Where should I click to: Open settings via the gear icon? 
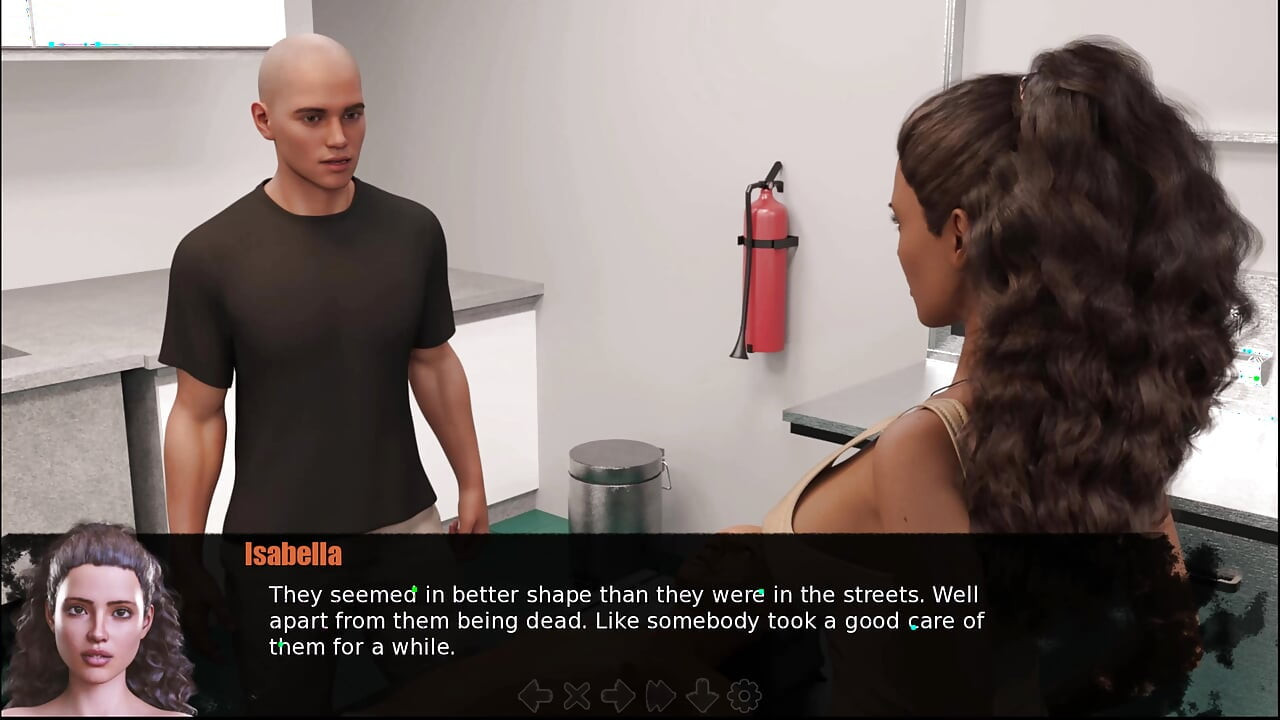744,696
